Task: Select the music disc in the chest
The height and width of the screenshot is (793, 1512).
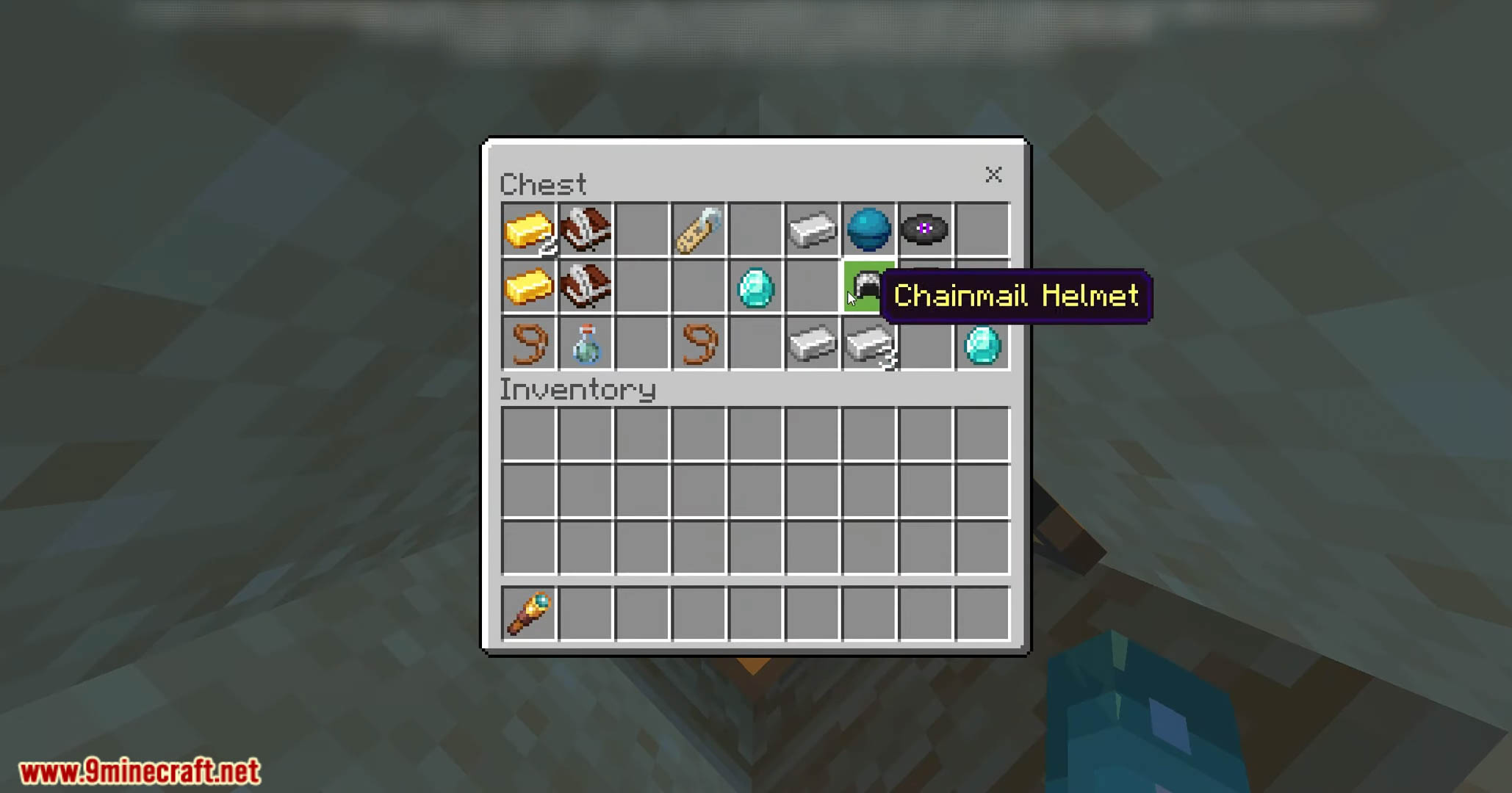Action: (x=925, y=229)
